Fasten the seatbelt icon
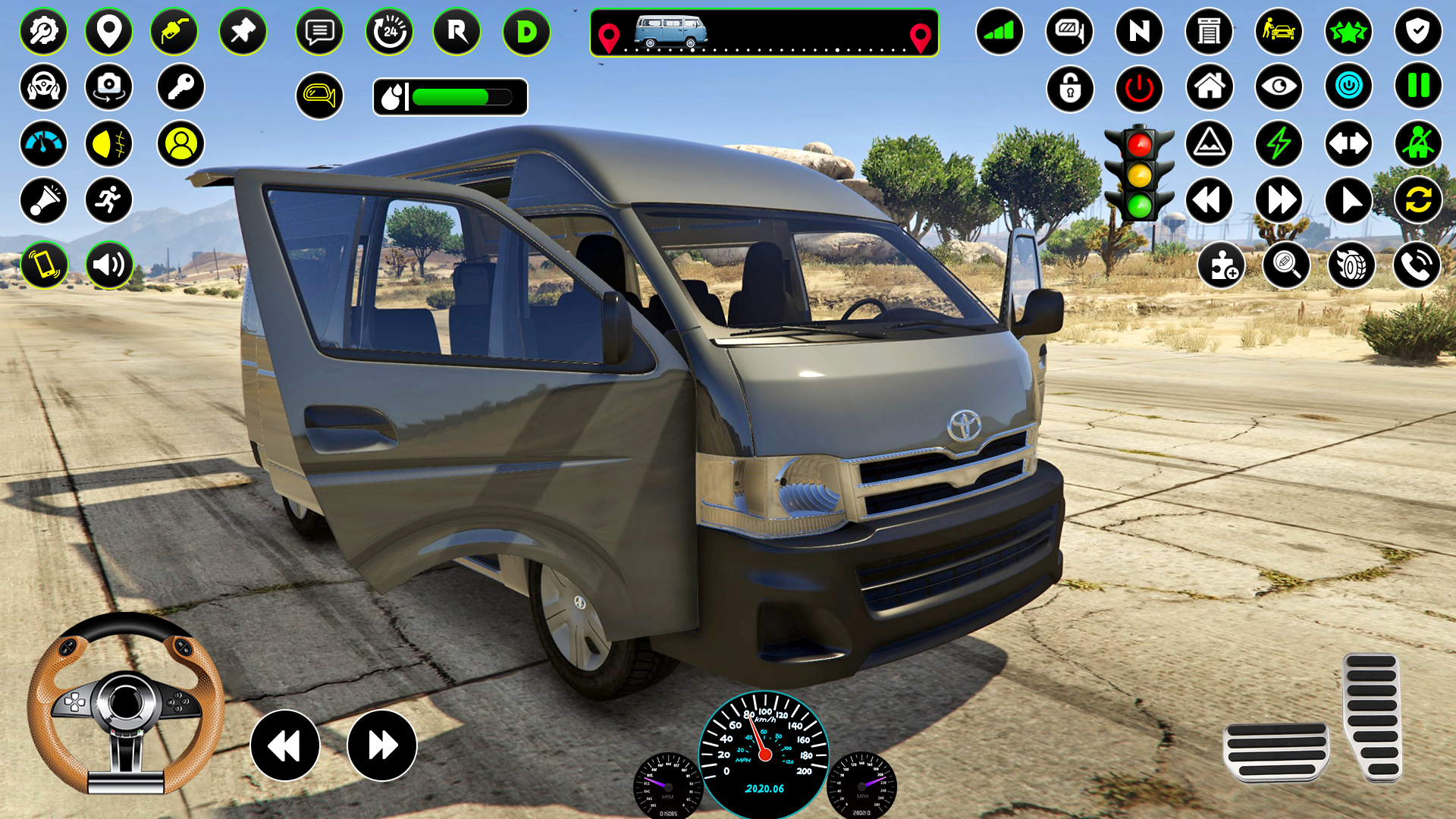Screen dimensions: 1456x819 coord(1420,143)
